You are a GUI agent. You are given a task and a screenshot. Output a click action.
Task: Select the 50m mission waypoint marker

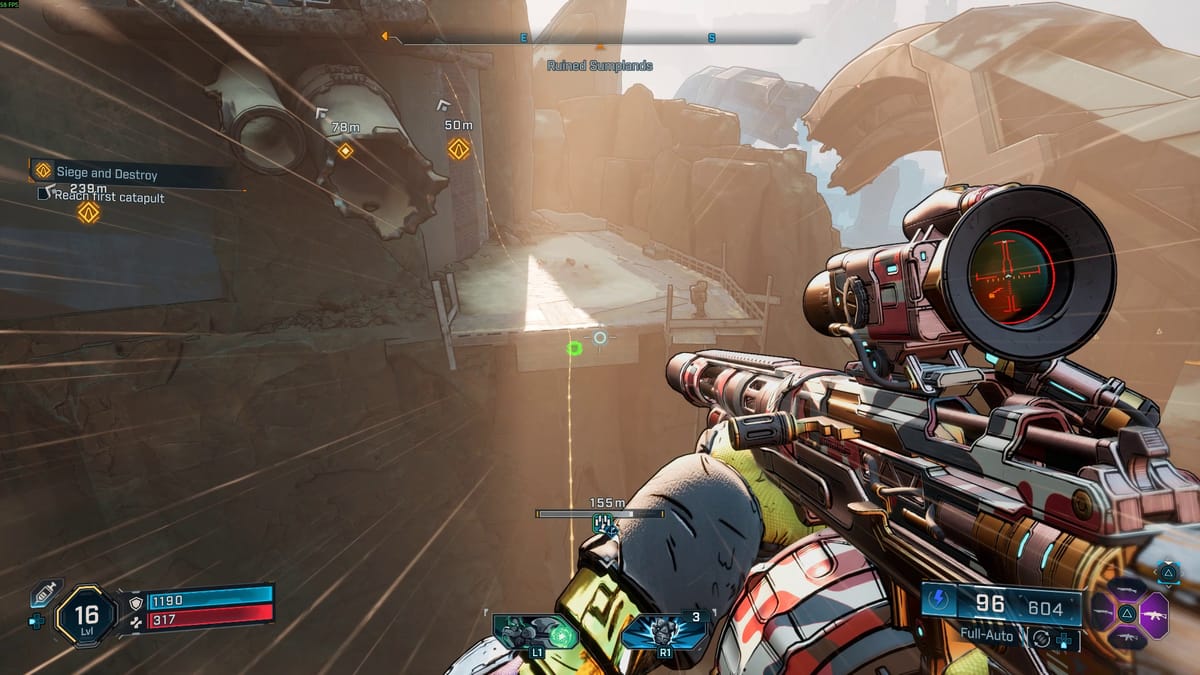point(459,149)
